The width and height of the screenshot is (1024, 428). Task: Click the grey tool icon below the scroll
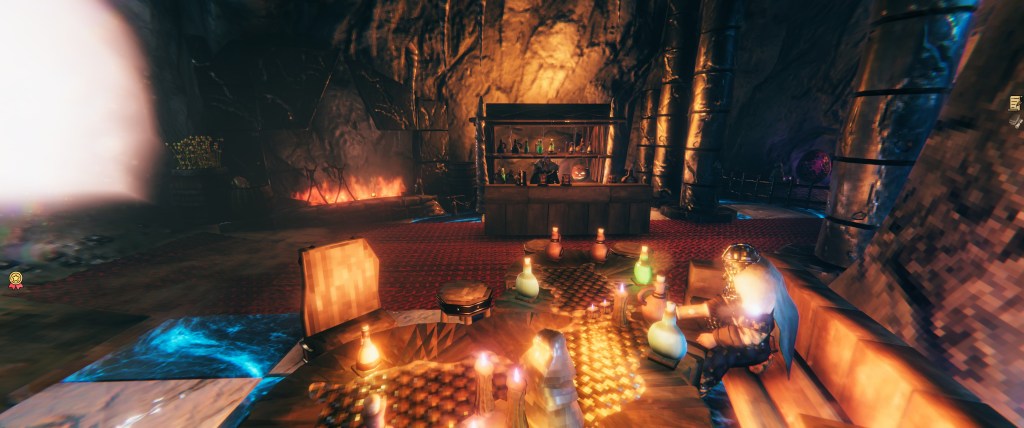(x=1016, y=123)
